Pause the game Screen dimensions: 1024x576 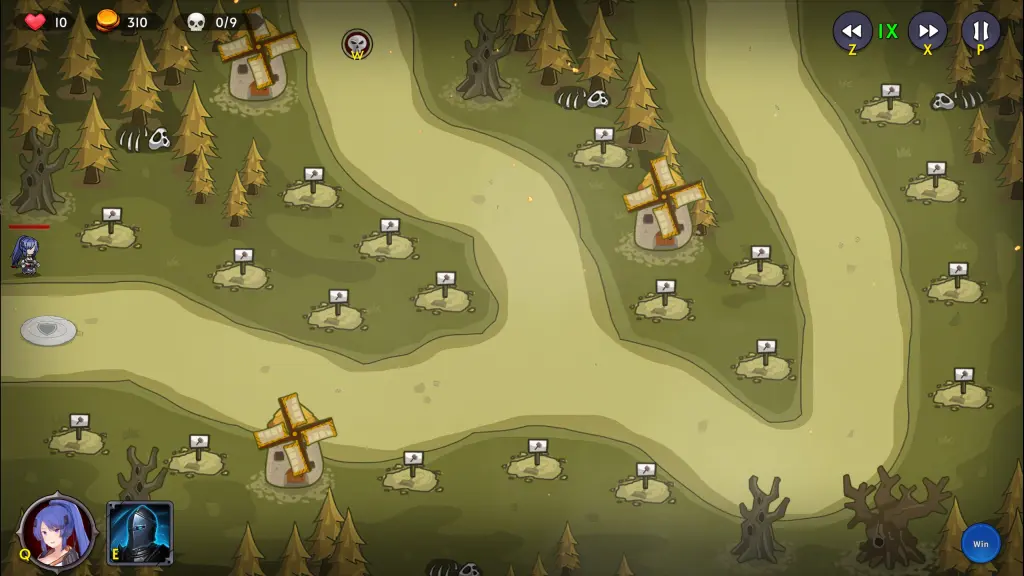click(x=980, y=31)
